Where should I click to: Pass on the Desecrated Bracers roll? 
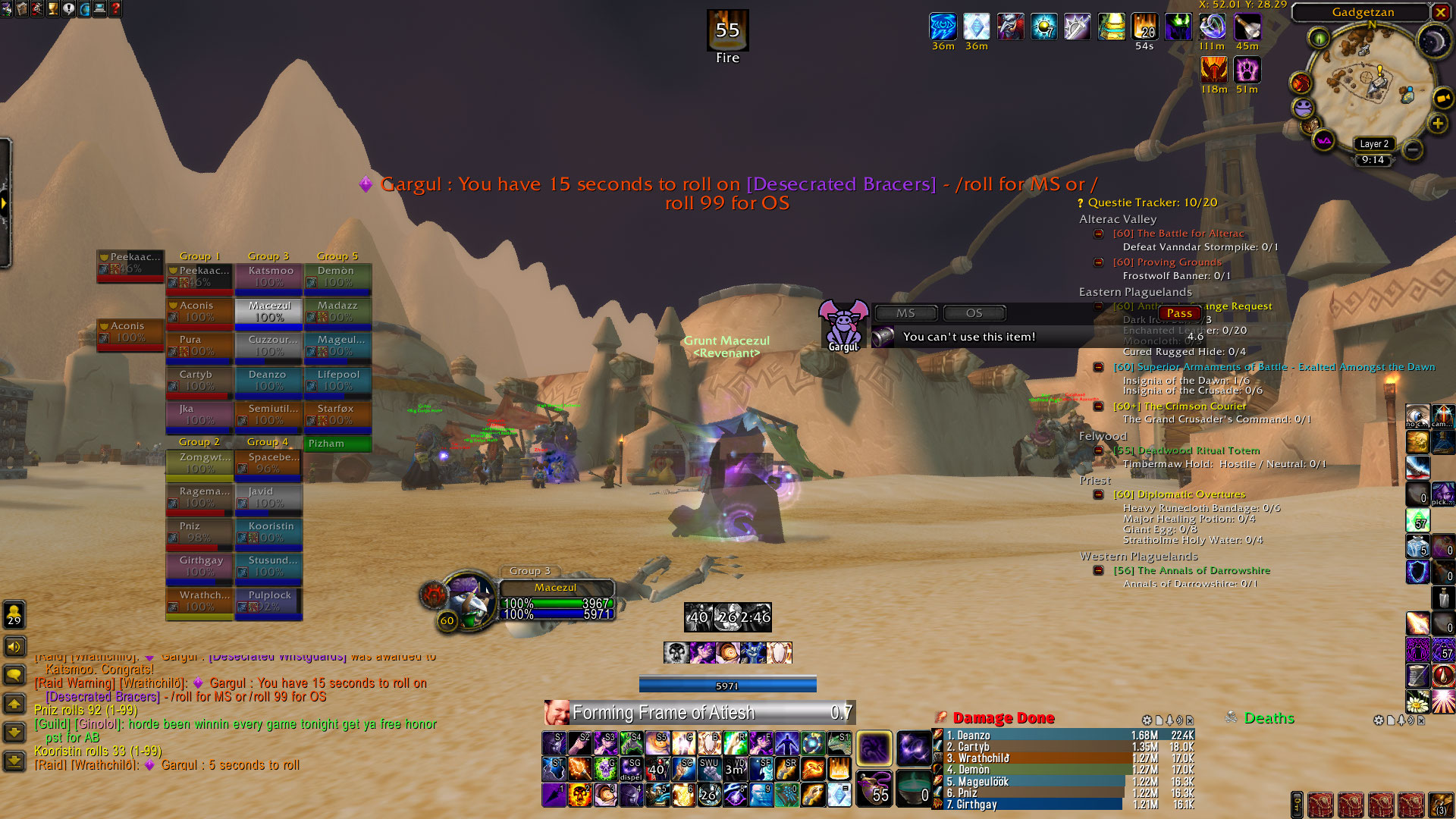(x=1179, y=313)
